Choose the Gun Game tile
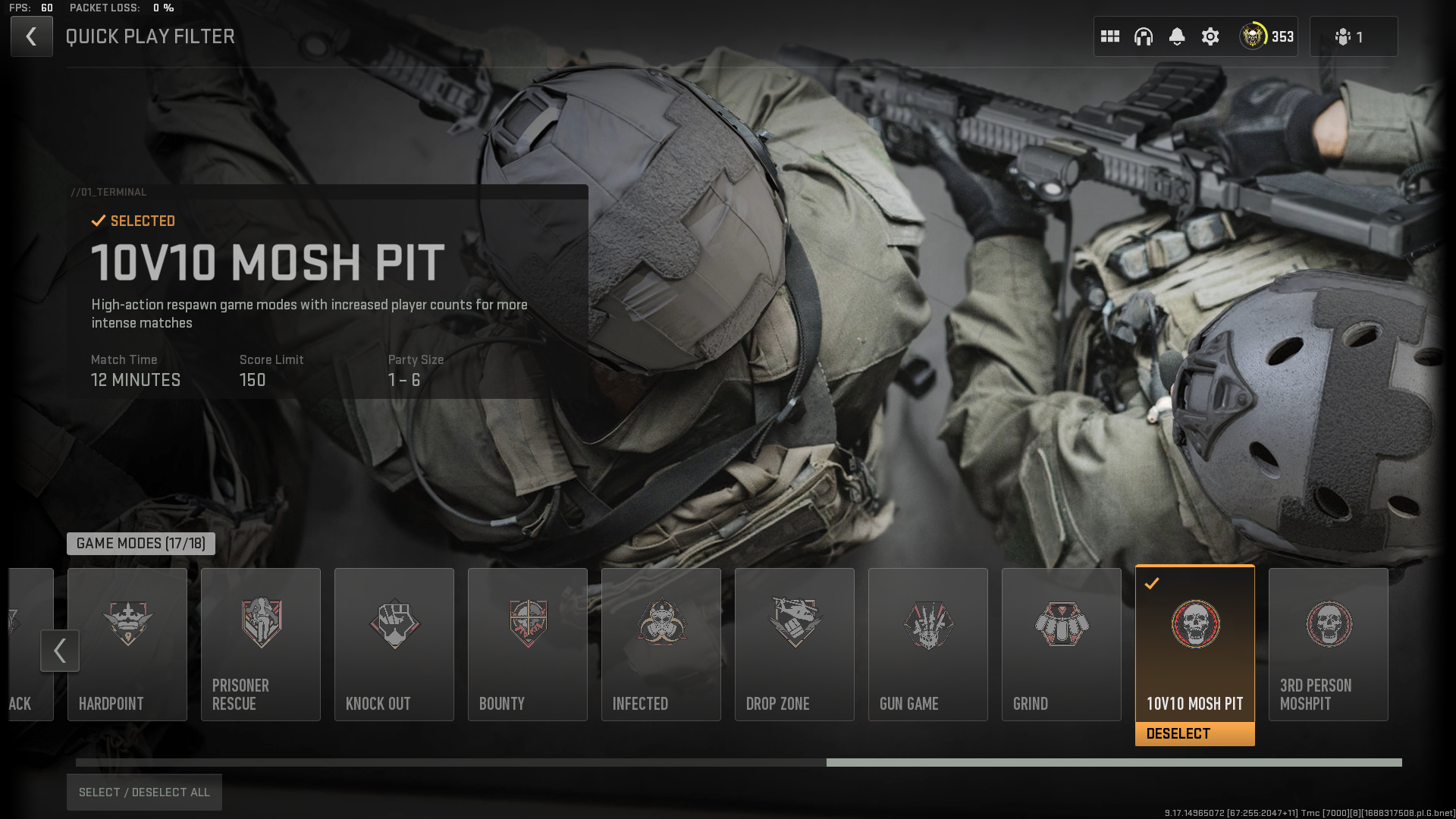The image size is (1456, 819). point(928,645)
